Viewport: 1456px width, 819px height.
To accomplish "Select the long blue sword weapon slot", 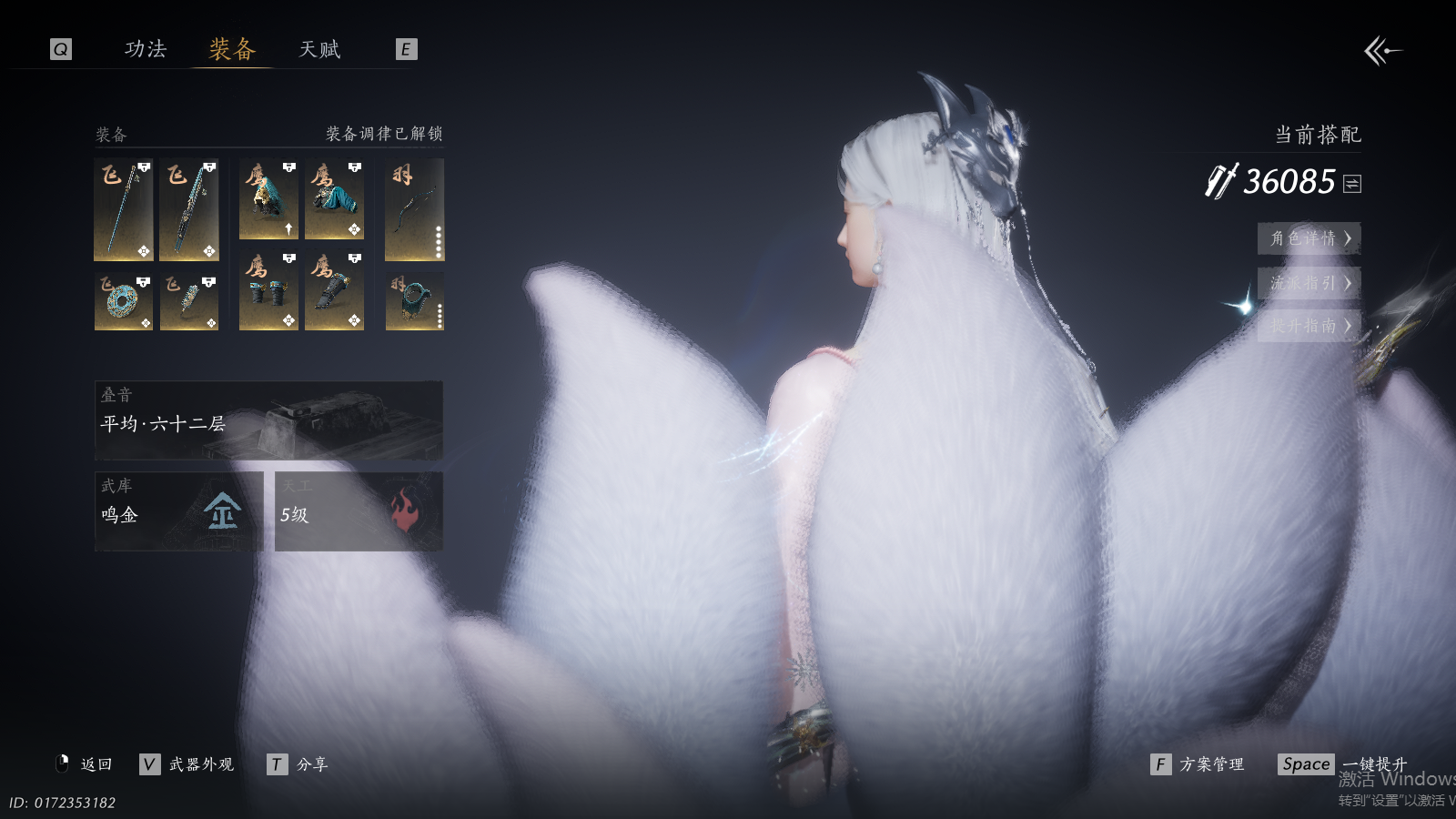I will pos(124,210).
